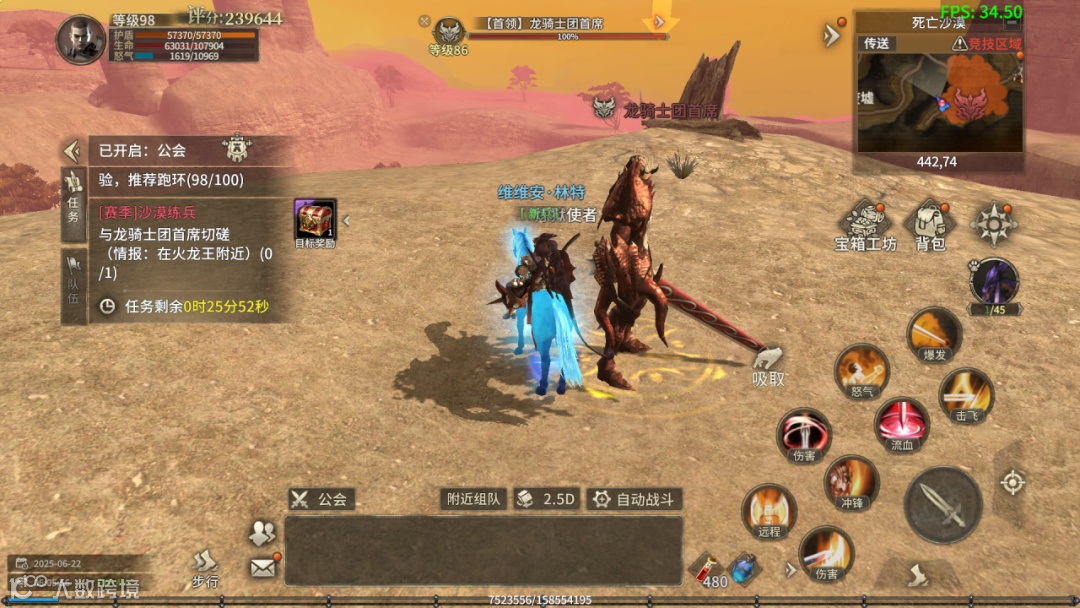Image resolution: width=1080 pixels, height=608 pixels.
Task: Open the 公会 guild chat channel
Action: (321, 499)
